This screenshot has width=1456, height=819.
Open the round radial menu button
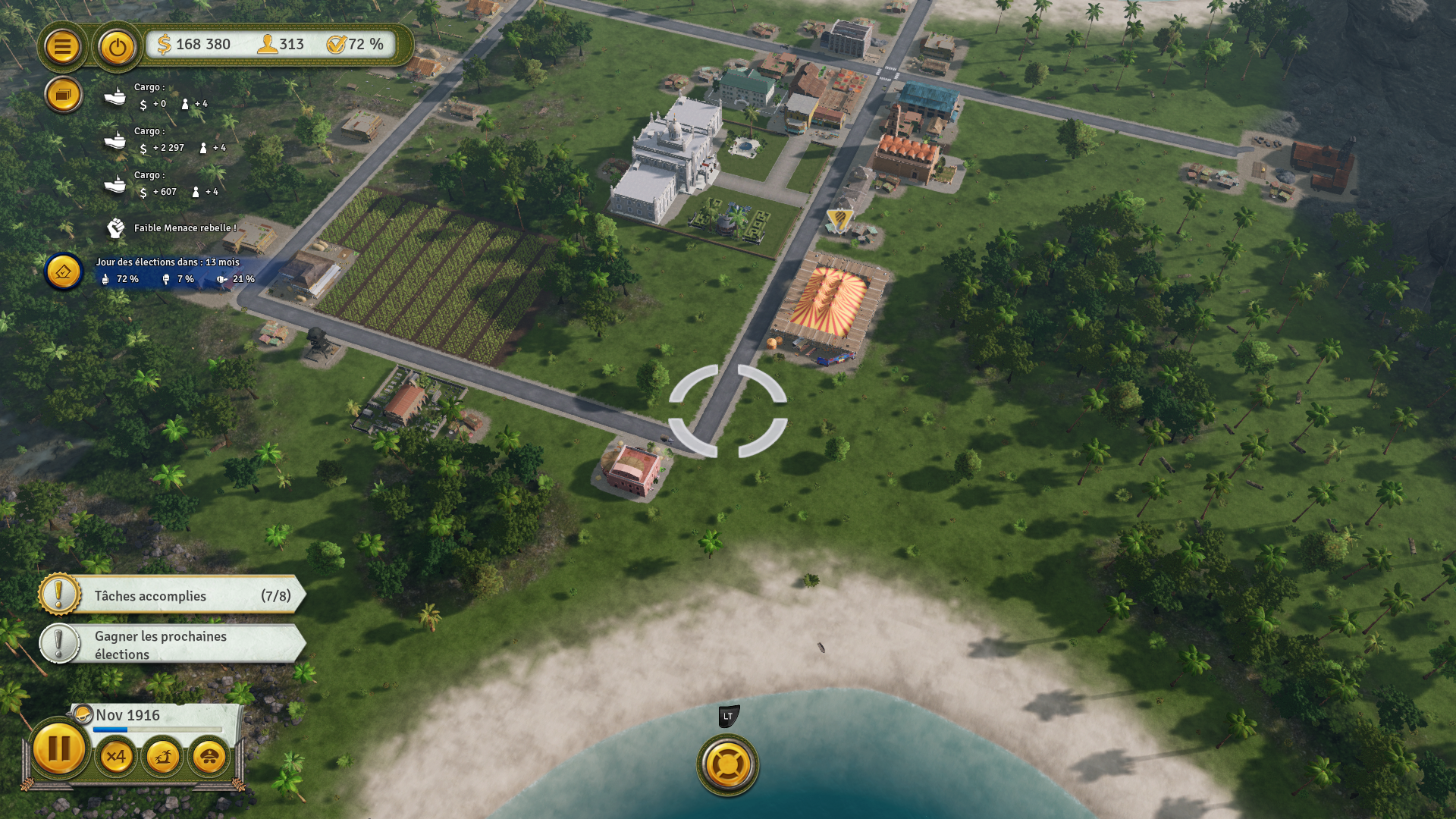(x=727, y=764)
